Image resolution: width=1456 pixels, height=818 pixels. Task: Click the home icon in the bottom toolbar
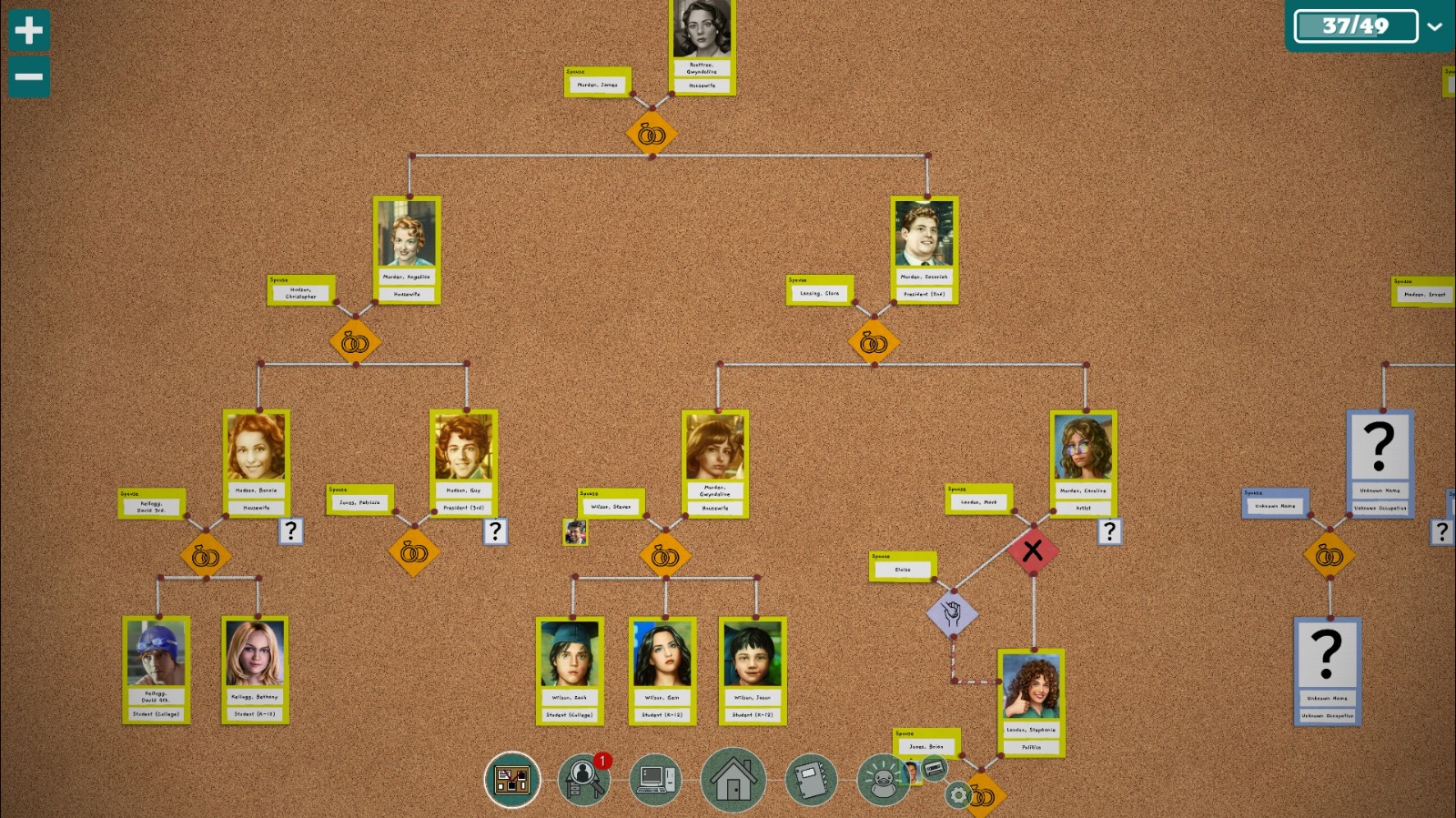click(733, 780)
